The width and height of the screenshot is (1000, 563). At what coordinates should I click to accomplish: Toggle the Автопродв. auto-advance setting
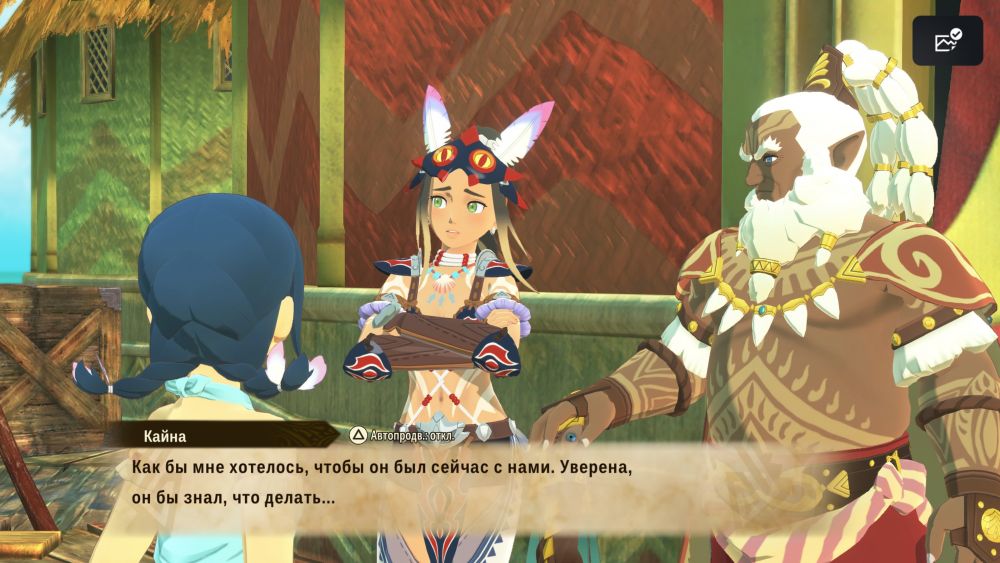coord(401,435)
